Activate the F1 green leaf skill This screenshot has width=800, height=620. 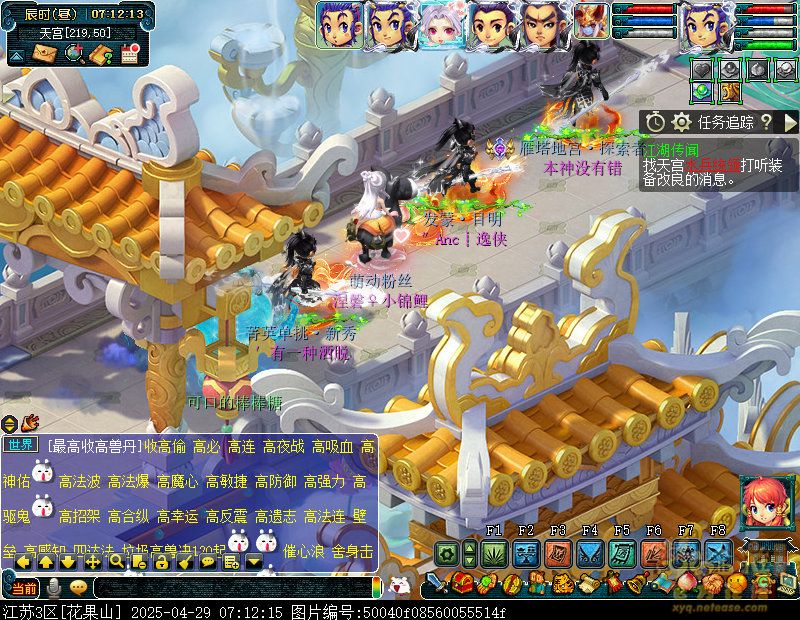point(494,553)
